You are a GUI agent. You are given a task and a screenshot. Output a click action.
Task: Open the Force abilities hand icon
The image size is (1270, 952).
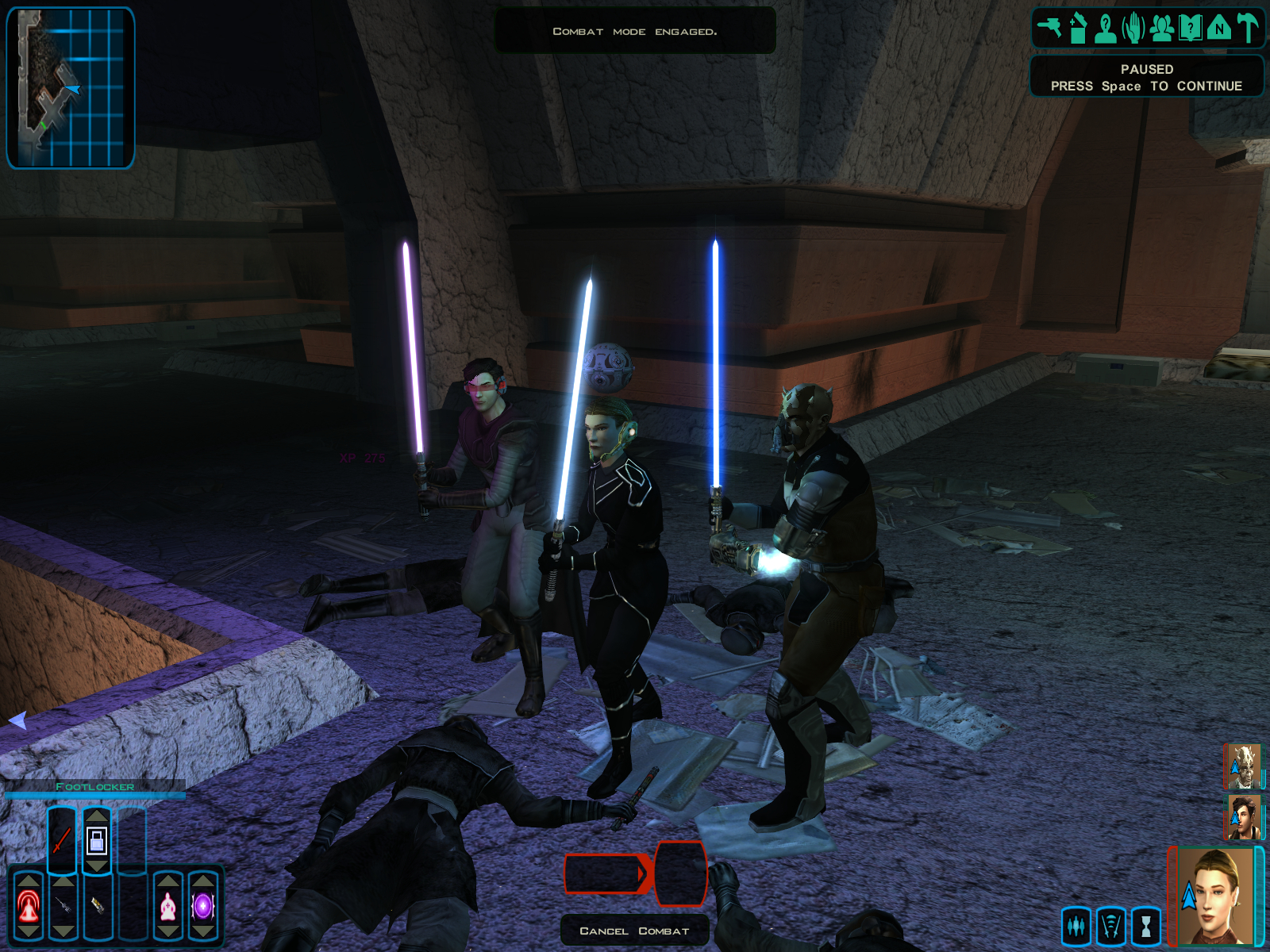(x=1133, y=28)
